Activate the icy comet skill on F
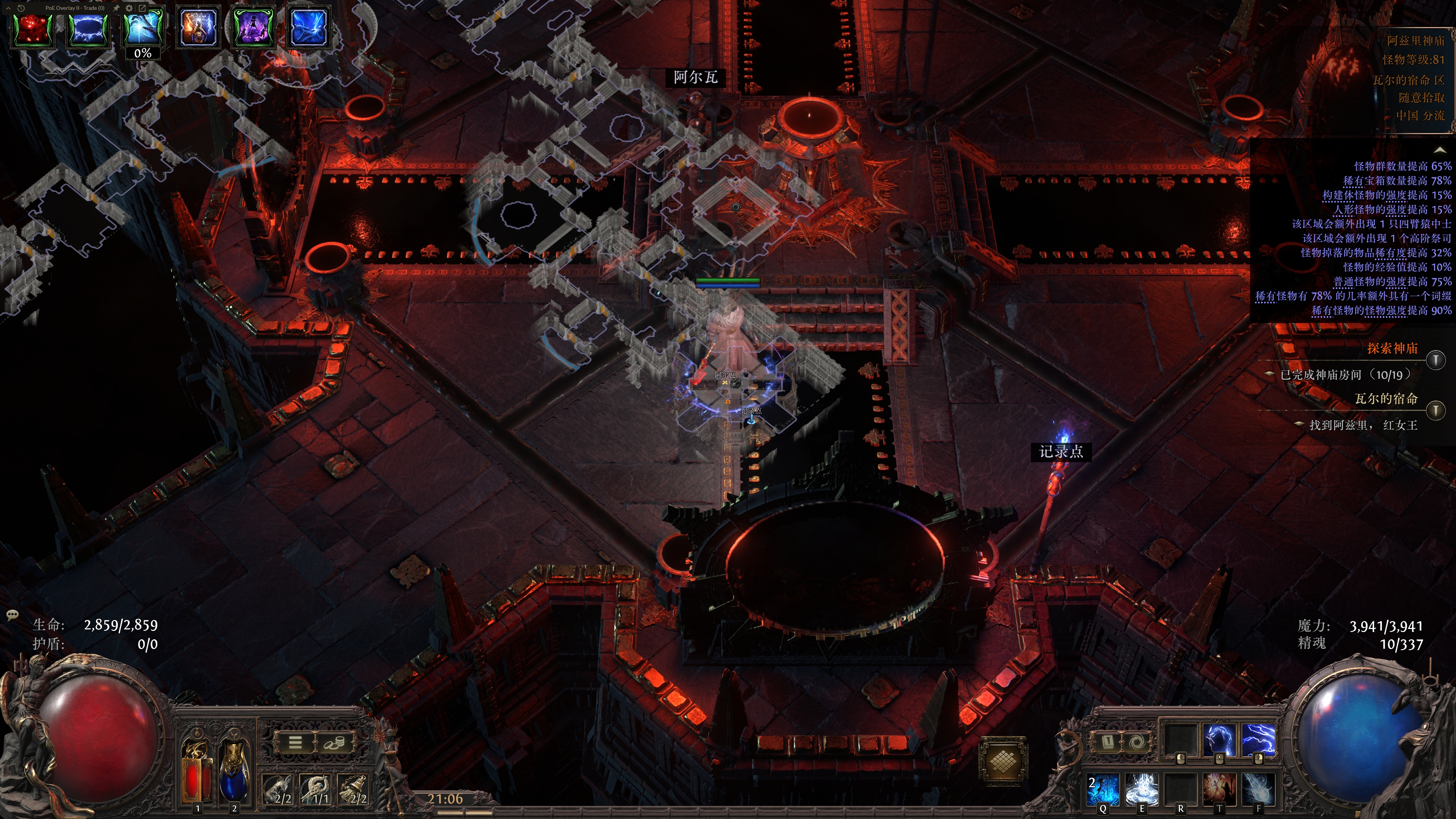The width and height of the screenshot is (1456, 819). 1258,789
